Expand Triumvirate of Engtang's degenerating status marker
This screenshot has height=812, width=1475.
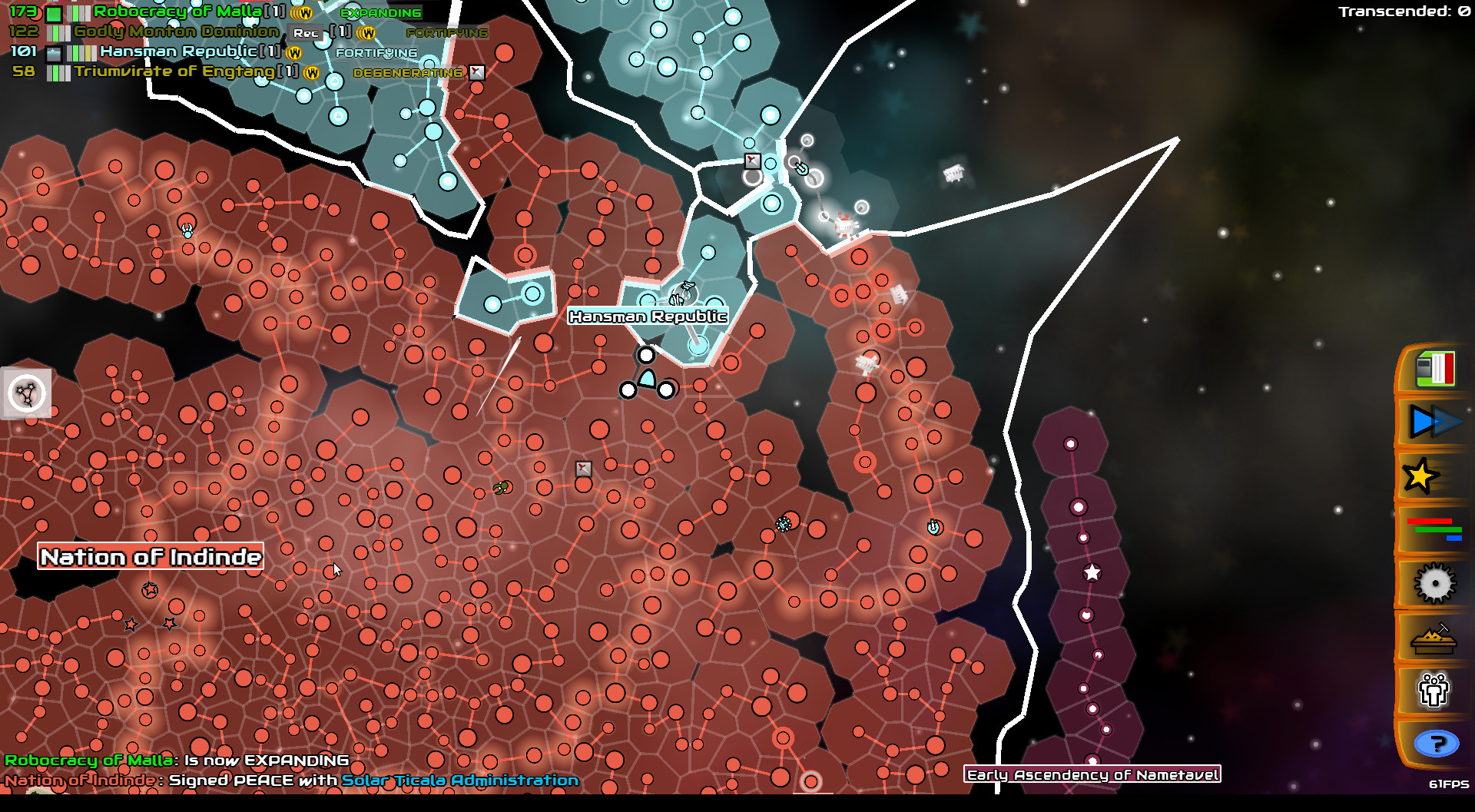[x=478, y=71]
